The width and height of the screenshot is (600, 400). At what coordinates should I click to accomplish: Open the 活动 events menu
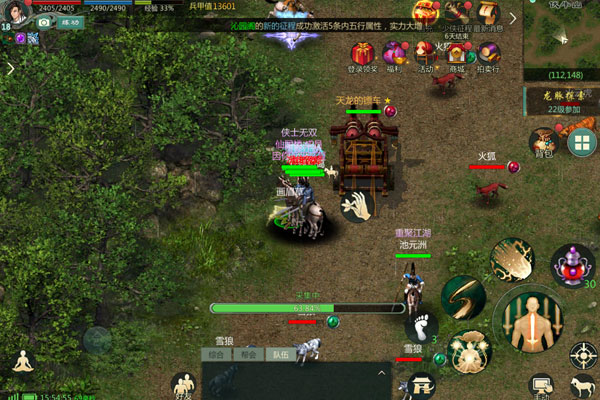point(425,52)
